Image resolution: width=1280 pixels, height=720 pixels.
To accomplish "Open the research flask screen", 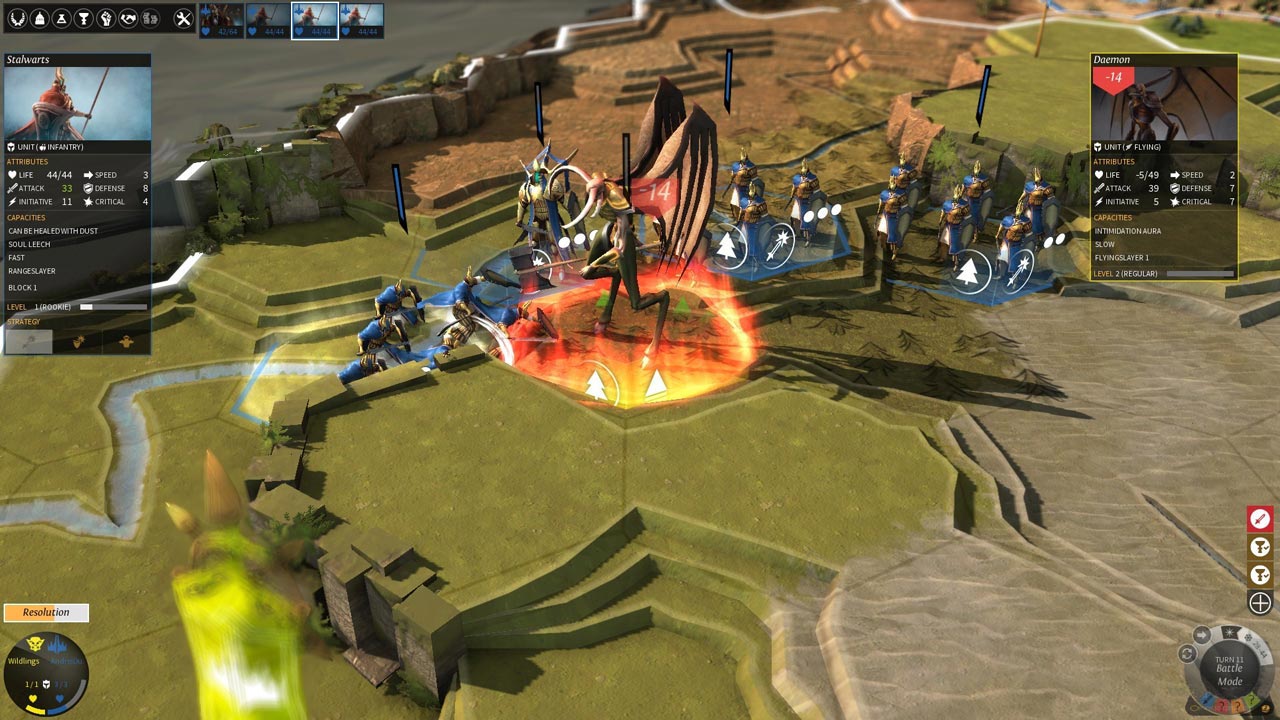I will point(62,18).
